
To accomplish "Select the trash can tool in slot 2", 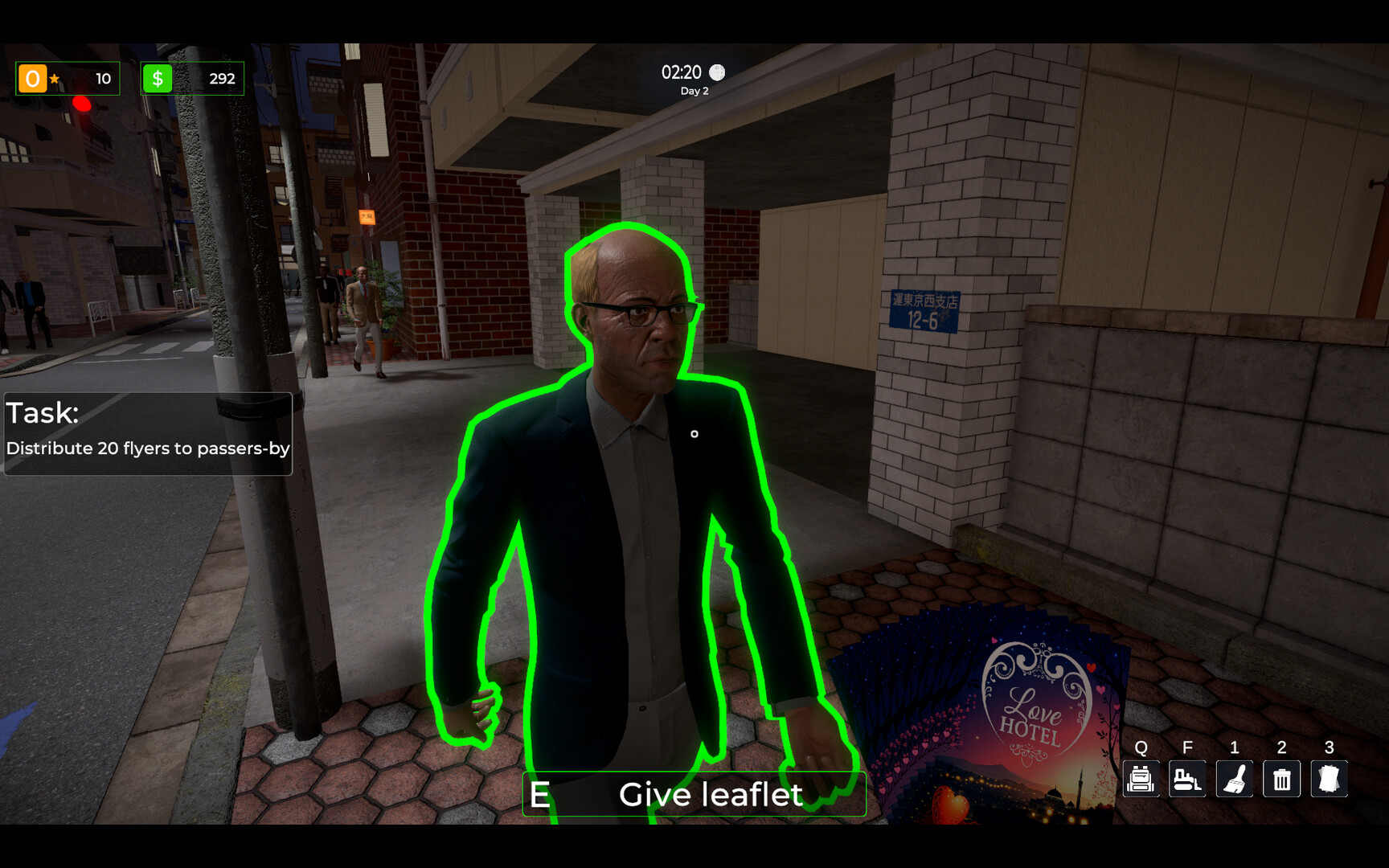I will click(1282, 779).
